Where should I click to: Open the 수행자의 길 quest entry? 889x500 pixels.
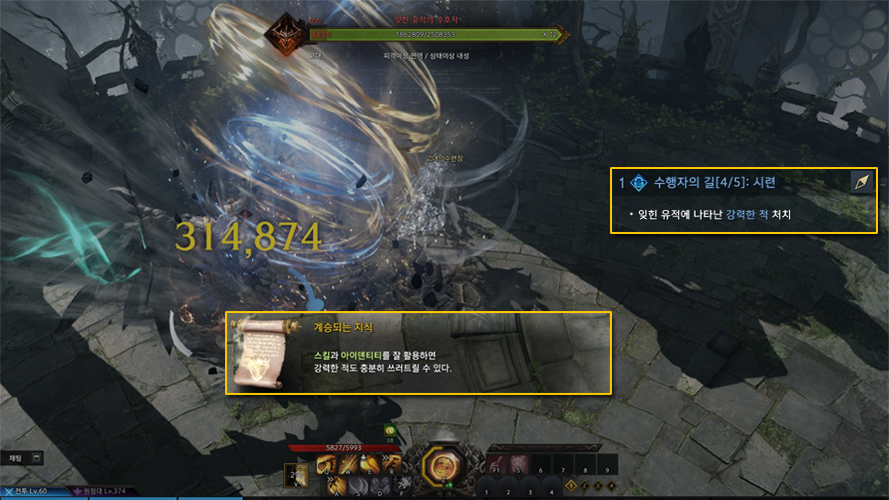[714, 183]
